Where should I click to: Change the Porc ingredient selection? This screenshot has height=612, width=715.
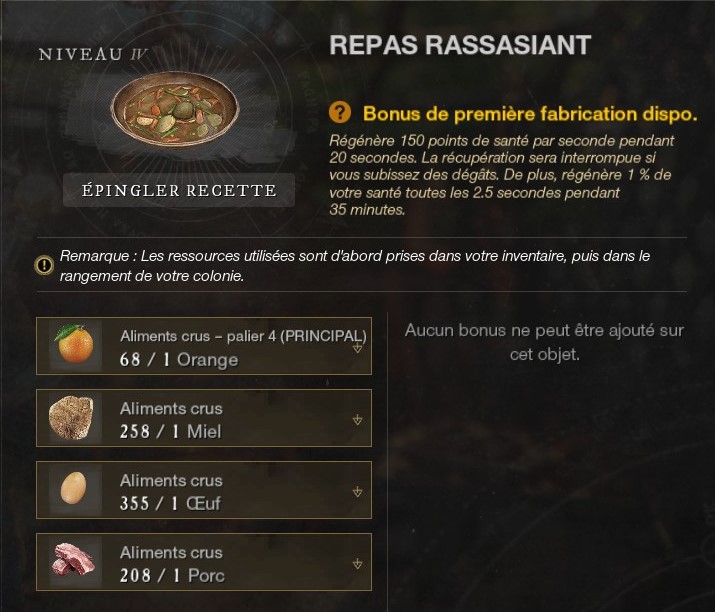(357, 564)
